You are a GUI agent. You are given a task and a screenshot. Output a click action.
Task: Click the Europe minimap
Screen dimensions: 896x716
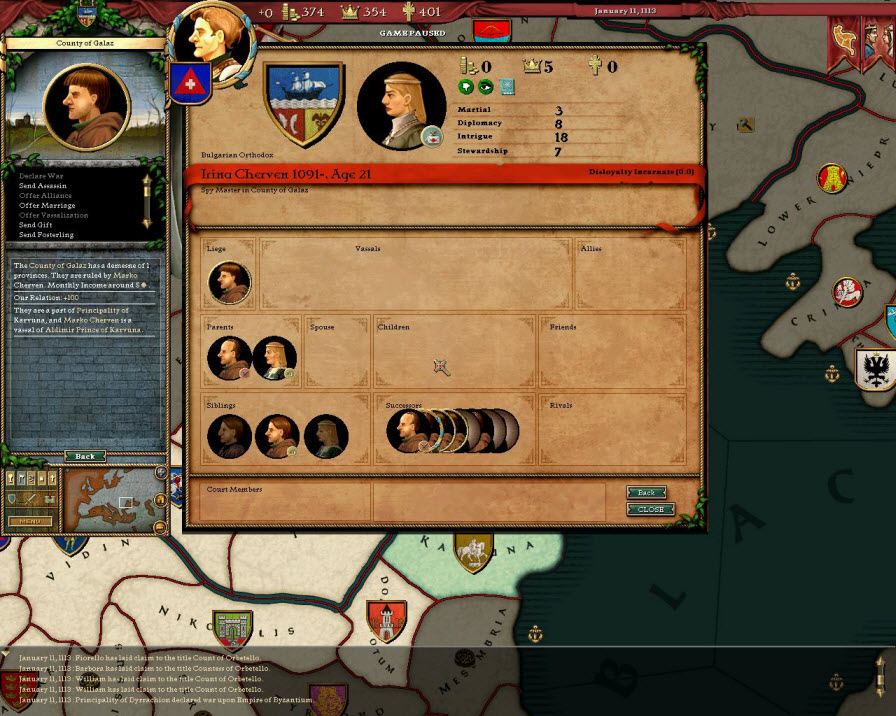109,499
